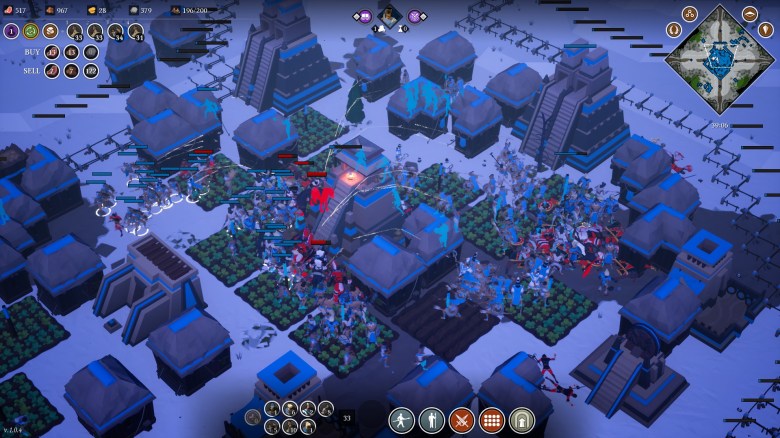Select the player portrait at top center
The width and height of the screenshot is (780, 438).
(x=389, y=16)
